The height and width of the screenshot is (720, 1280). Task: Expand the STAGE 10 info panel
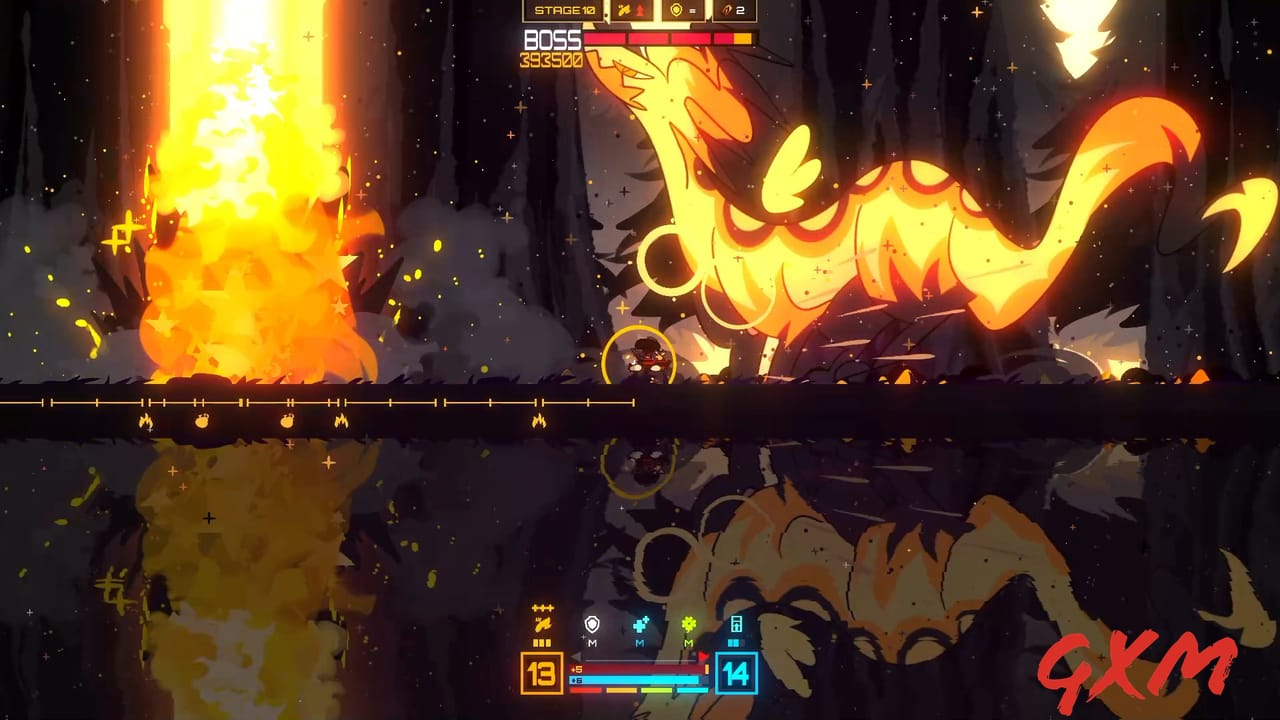pos(565,10)
